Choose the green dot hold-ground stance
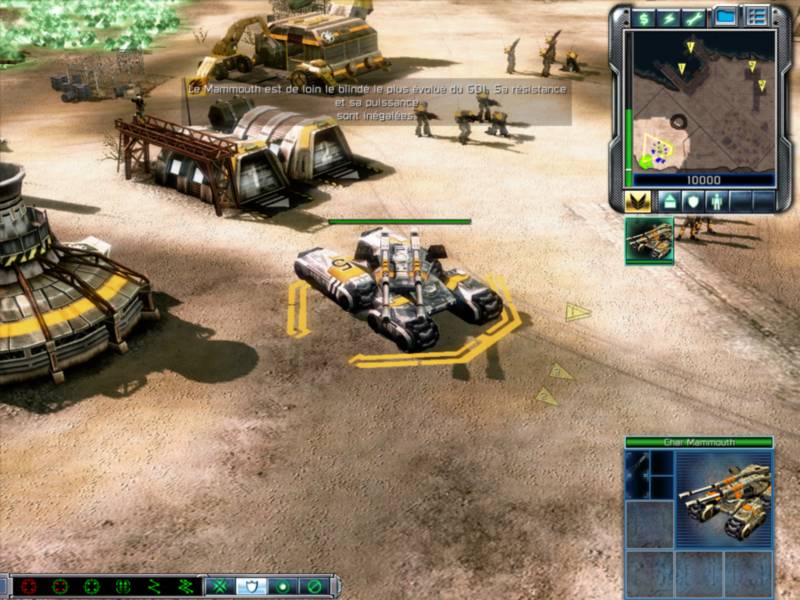 pyautogui.click(x=283, y=586)
